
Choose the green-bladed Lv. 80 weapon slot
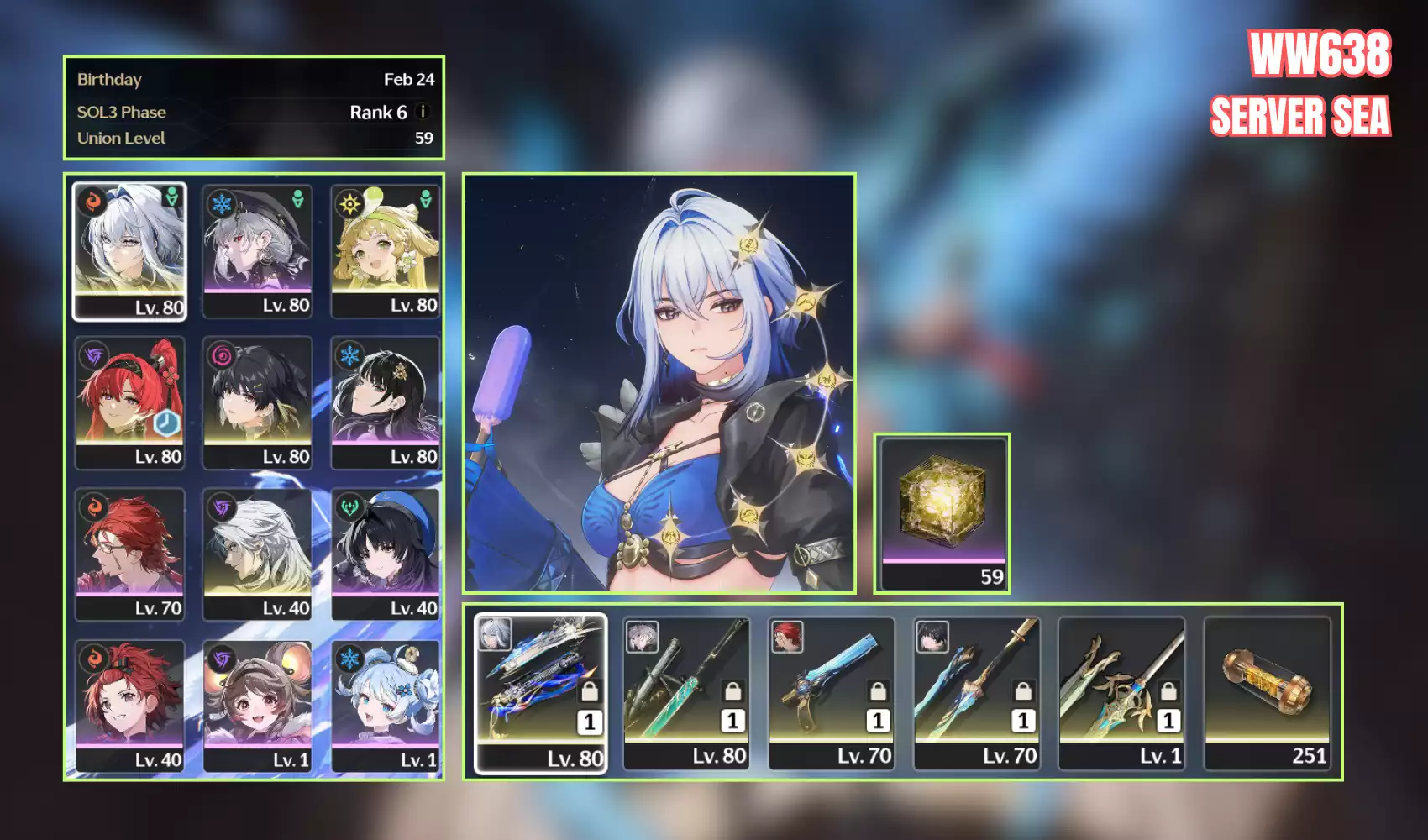(x=686, y=693)
